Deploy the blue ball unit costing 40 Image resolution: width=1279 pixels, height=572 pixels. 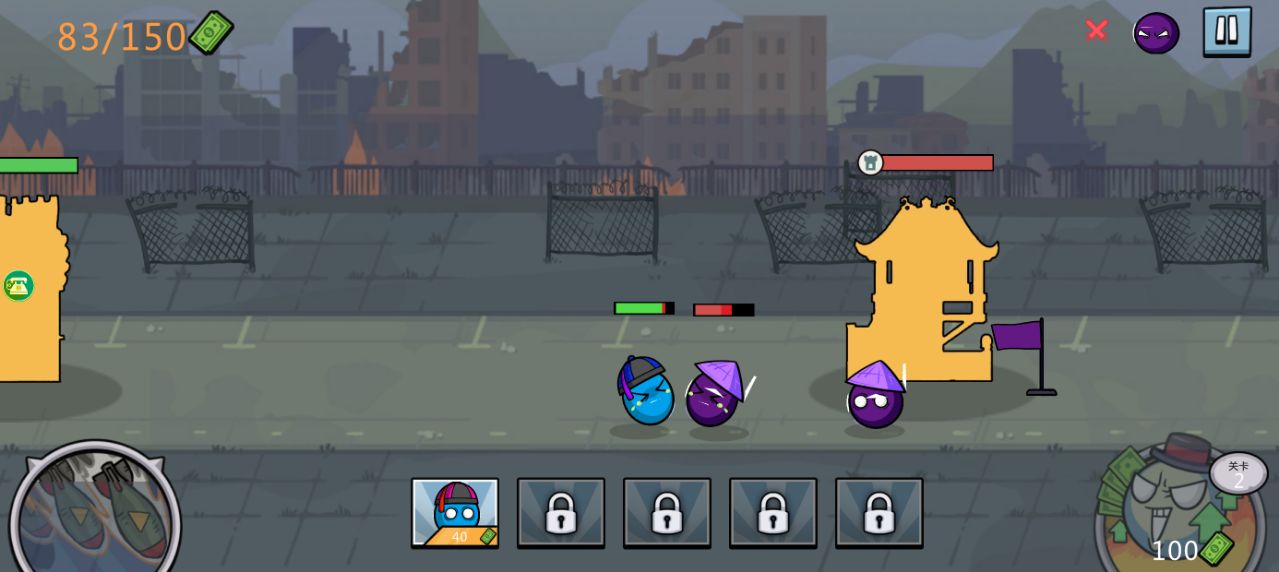(455, 512)
